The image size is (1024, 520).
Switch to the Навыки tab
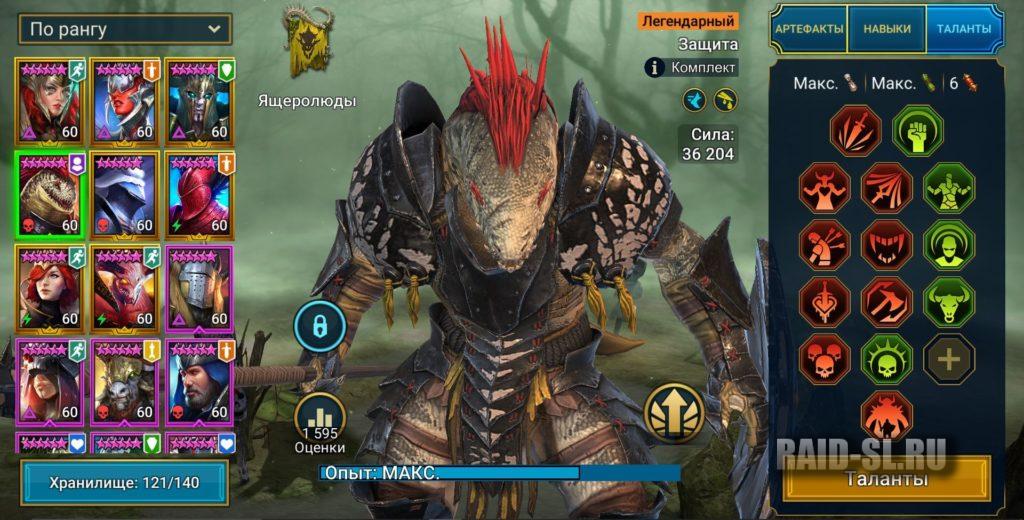click(x=887, y=29)
